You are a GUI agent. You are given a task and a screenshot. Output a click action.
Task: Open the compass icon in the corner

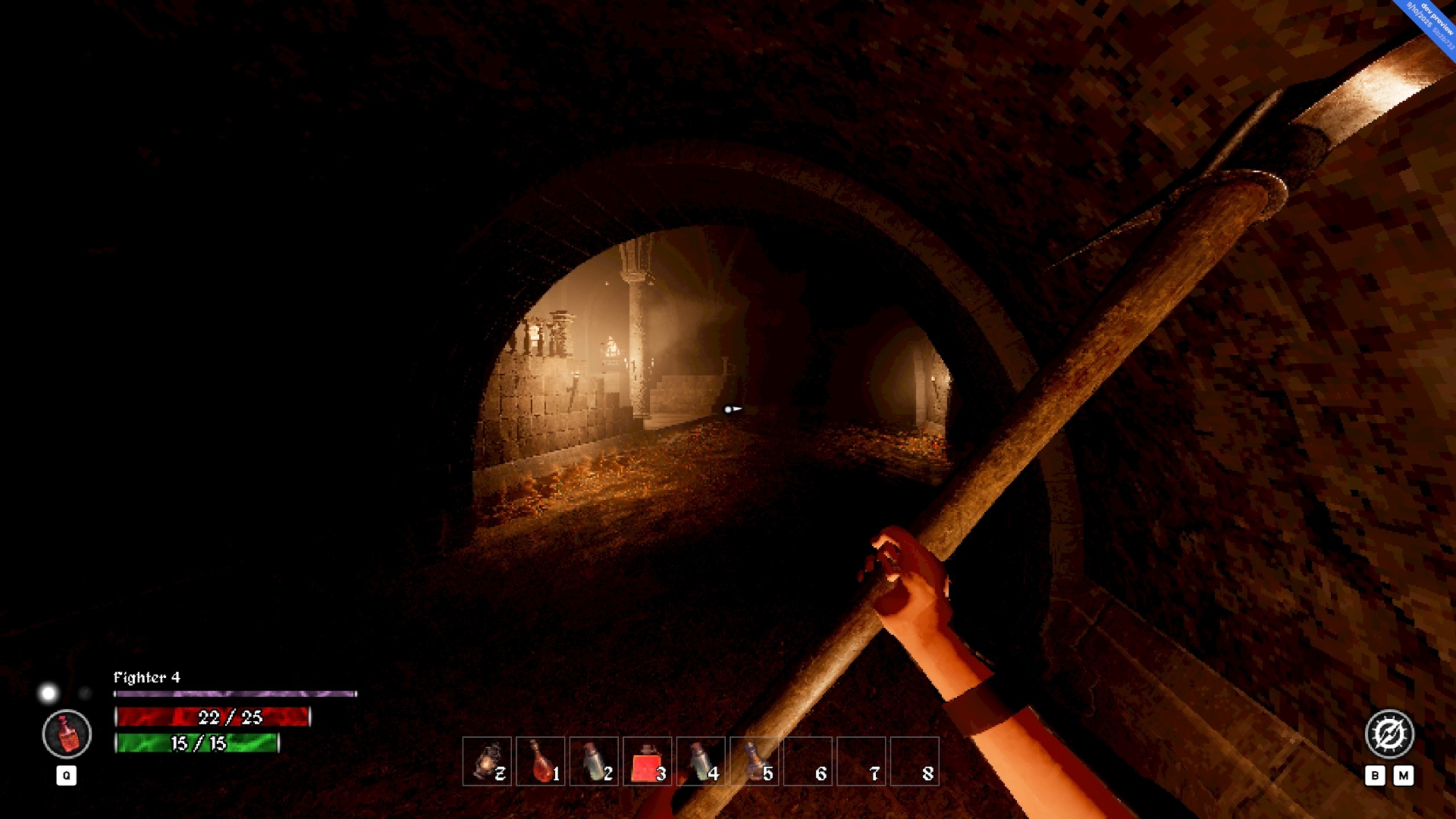tap(1389, 734)
